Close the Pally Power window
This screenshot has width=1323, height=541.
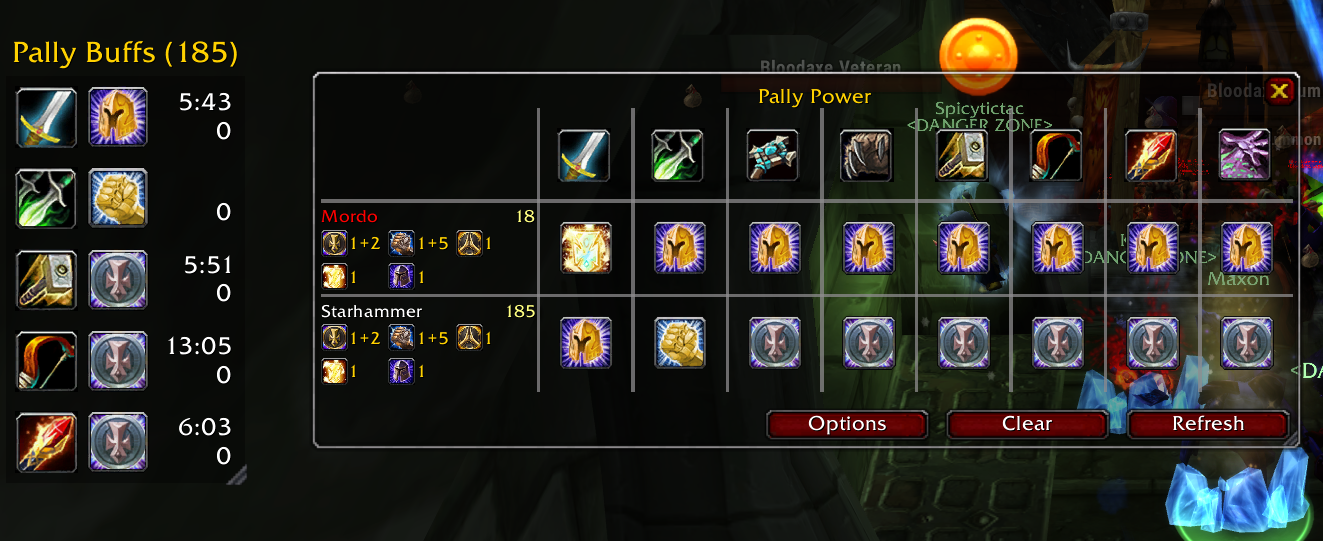tap(1280, 92)
